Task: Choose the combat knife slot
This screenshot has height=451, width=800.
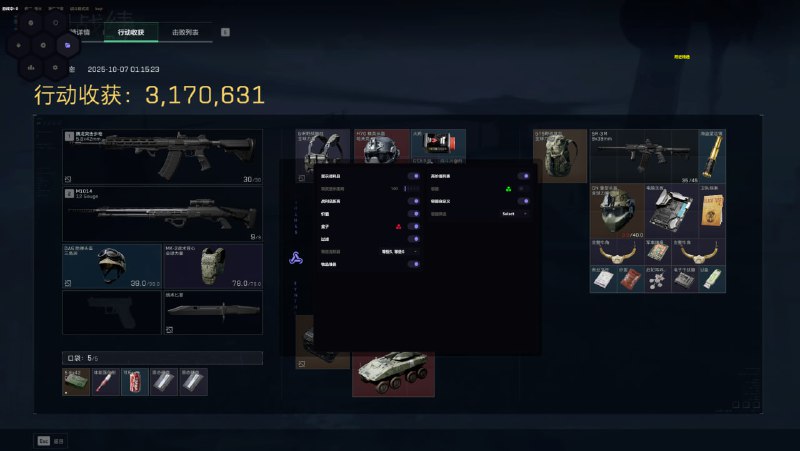Action: 212,312
